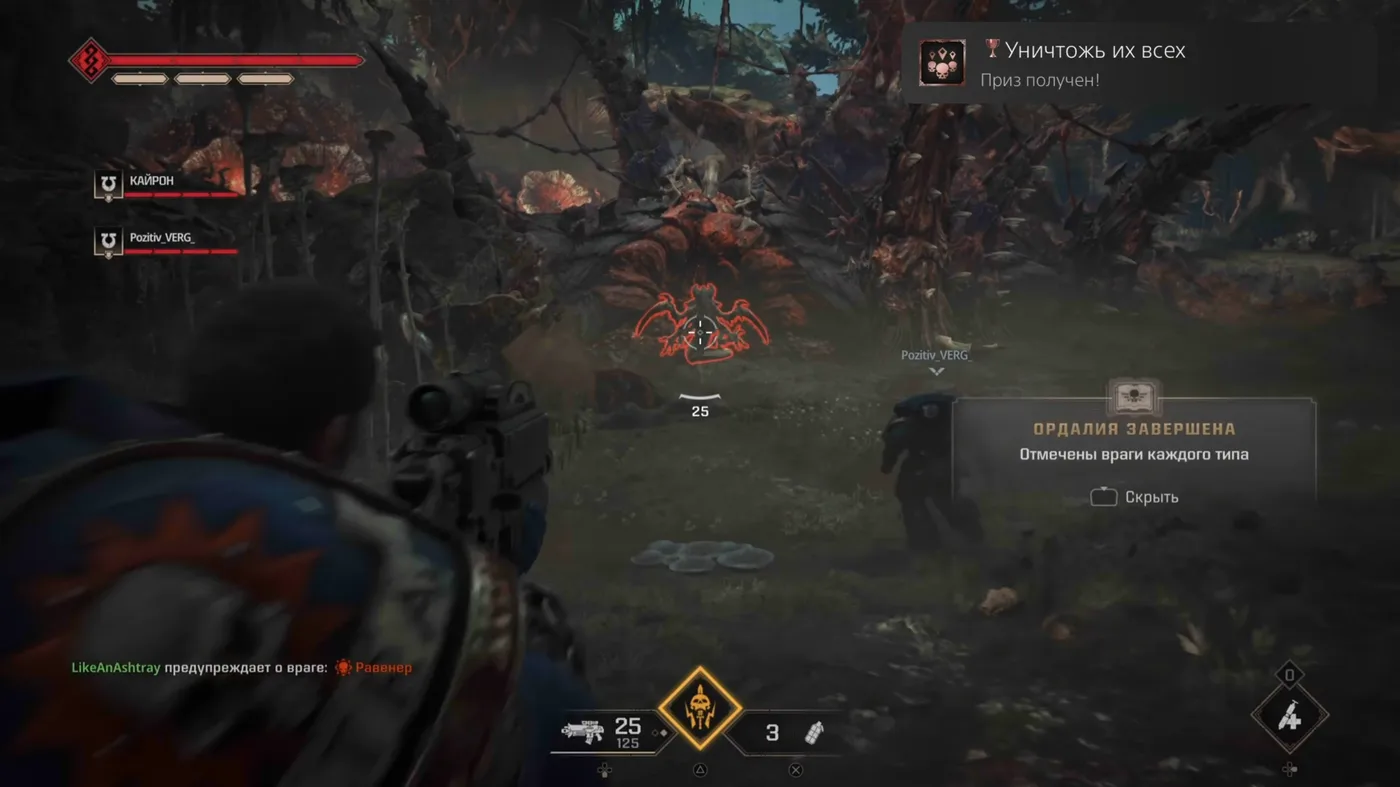The height and width of the screenshot is (787, 1400).
Task: Select squadmate Pozitiv_VERG_'s class emblem
Action: click(108, 242)
